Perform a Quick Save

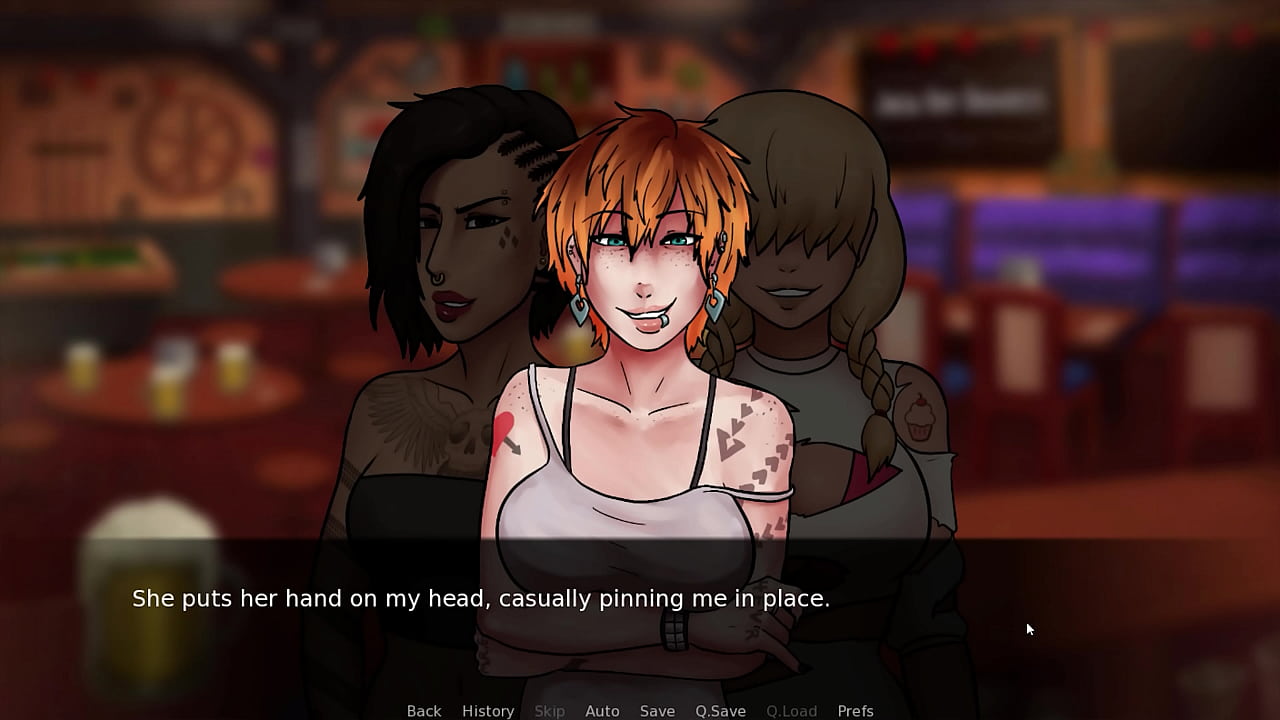[721, 710]
